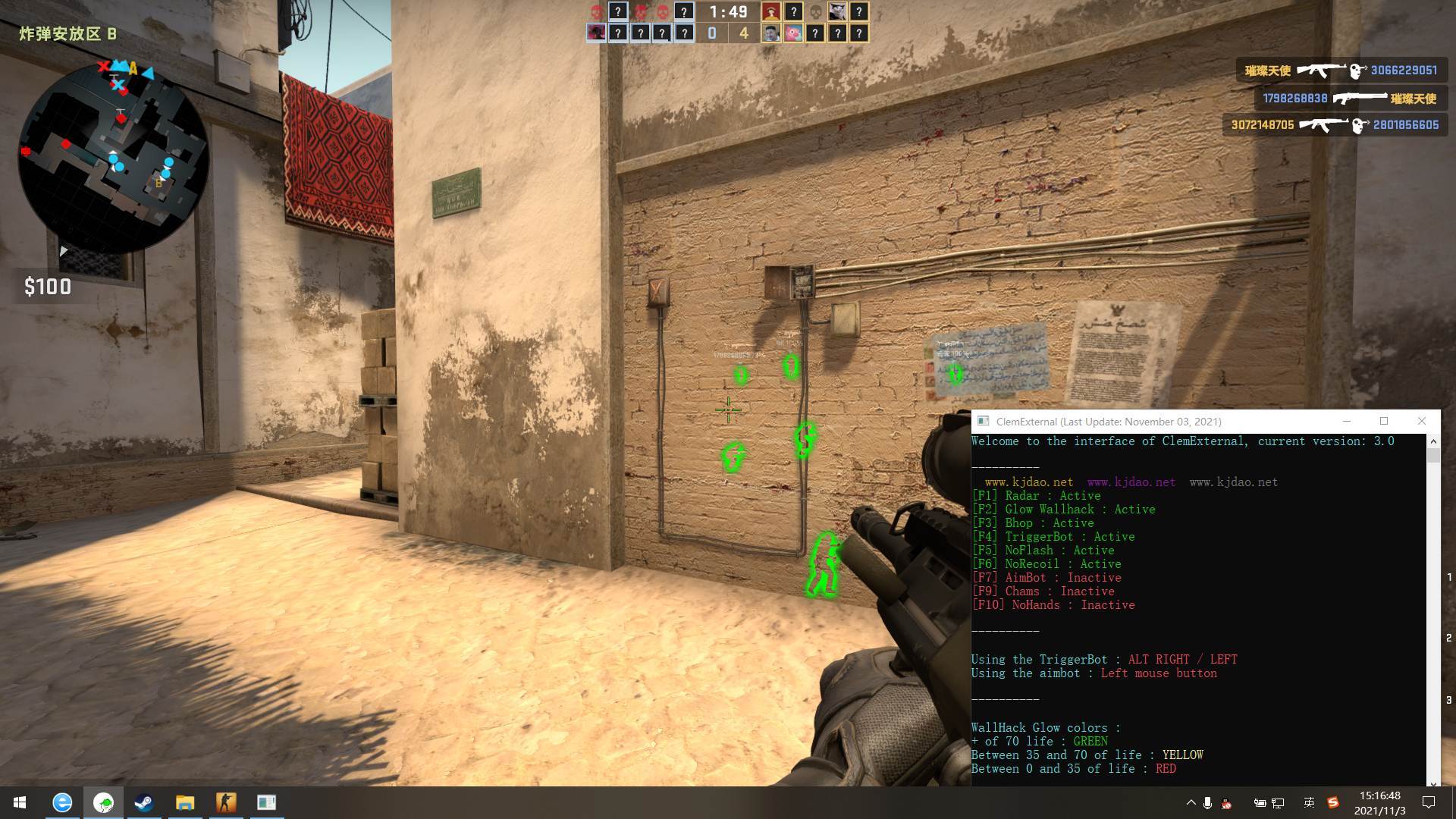This screenshot has width=1456, height=819.
Task: Launch the blue browser from the taskbar
Action: (x=64, y=802)
